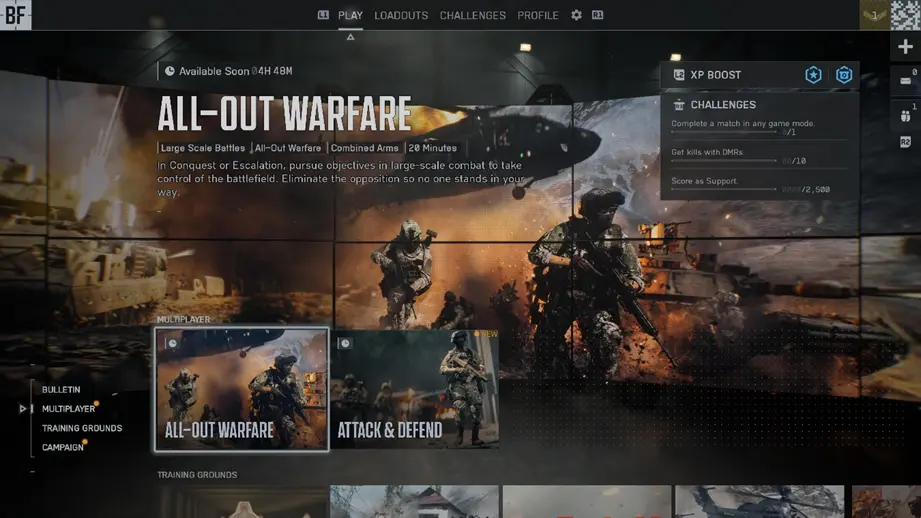Click the plus button to invite players
Viewport: 921px width, 518px height.
905,47
